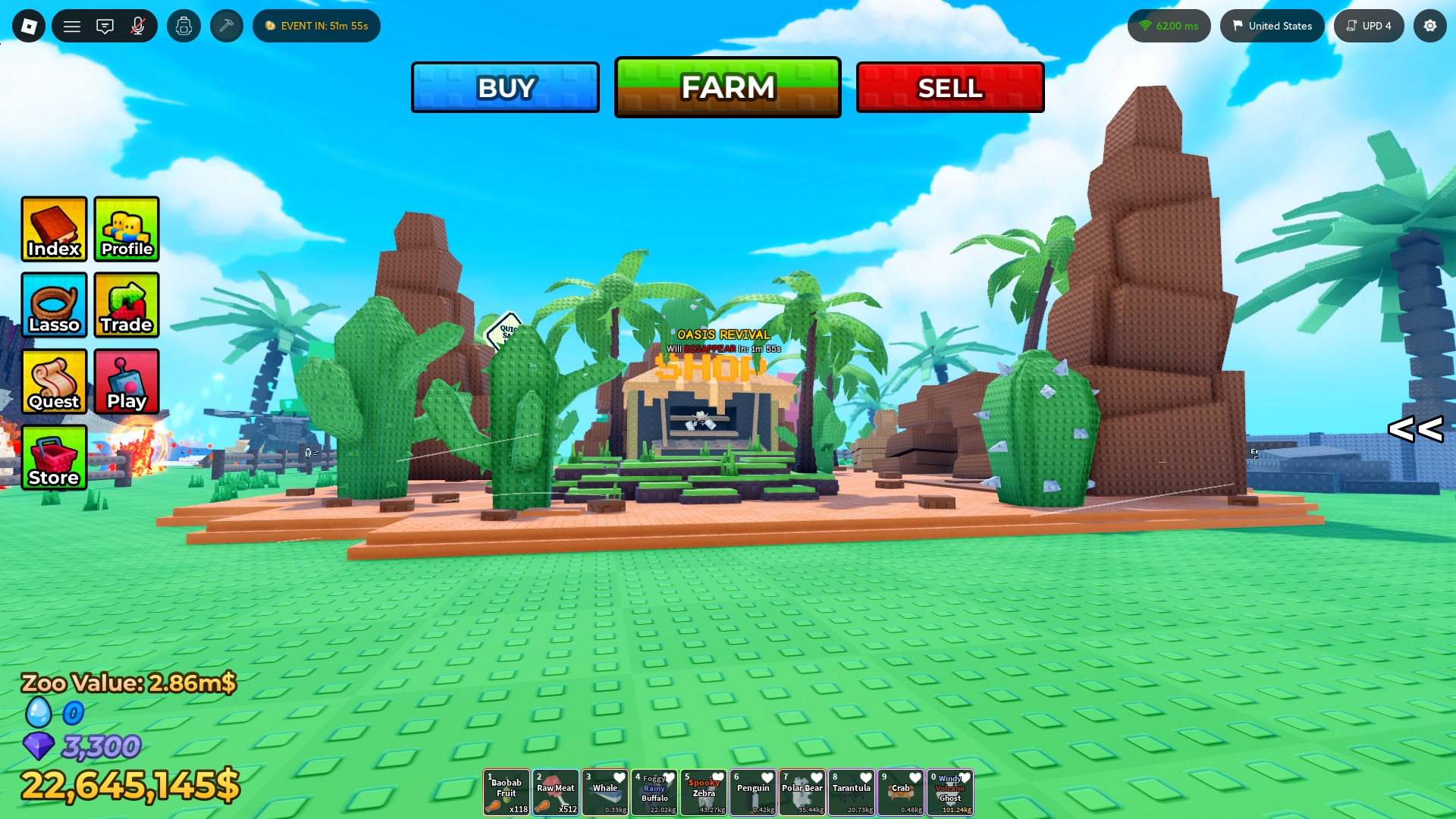Open the Play panel
Image resolution: width=1456 pixels, height=819 pixels.
(x=126, y=381)
